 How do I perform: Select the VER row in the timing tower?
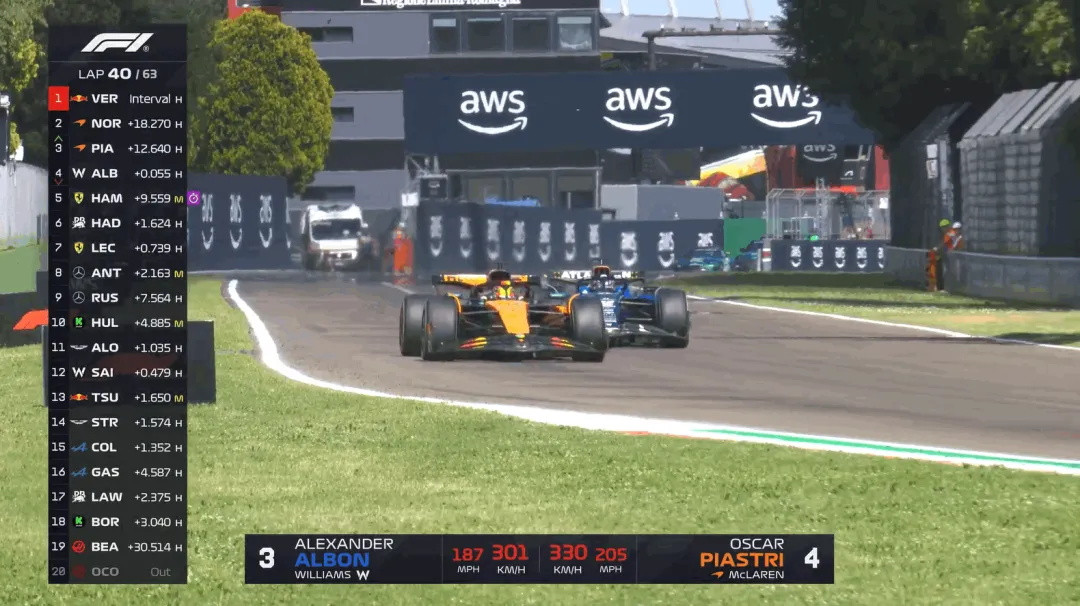pos(117,99)
